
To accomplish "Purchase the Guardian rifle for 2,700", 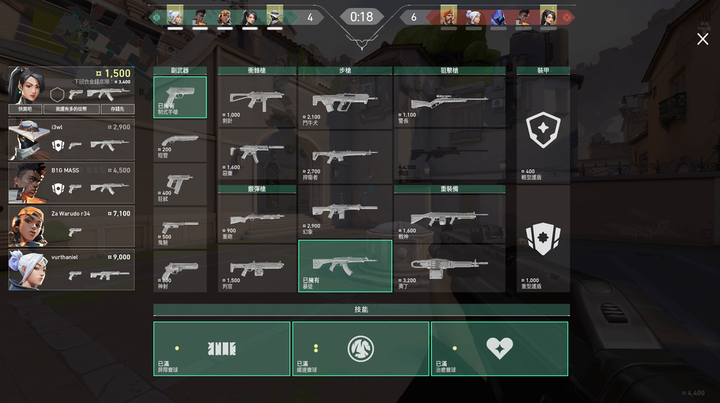I will (345, 156).
